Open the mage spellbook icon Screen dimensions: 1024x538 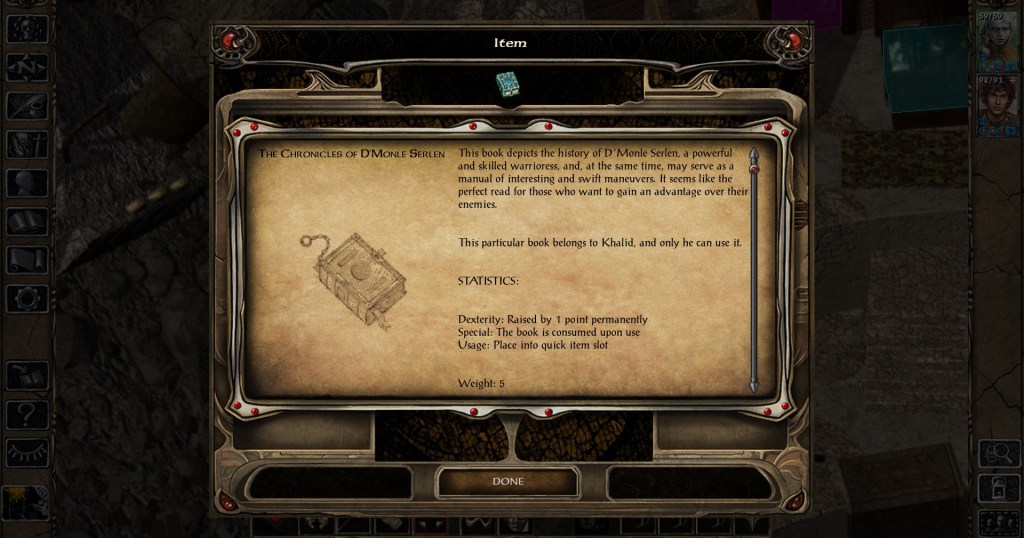(x=27, y=222)
